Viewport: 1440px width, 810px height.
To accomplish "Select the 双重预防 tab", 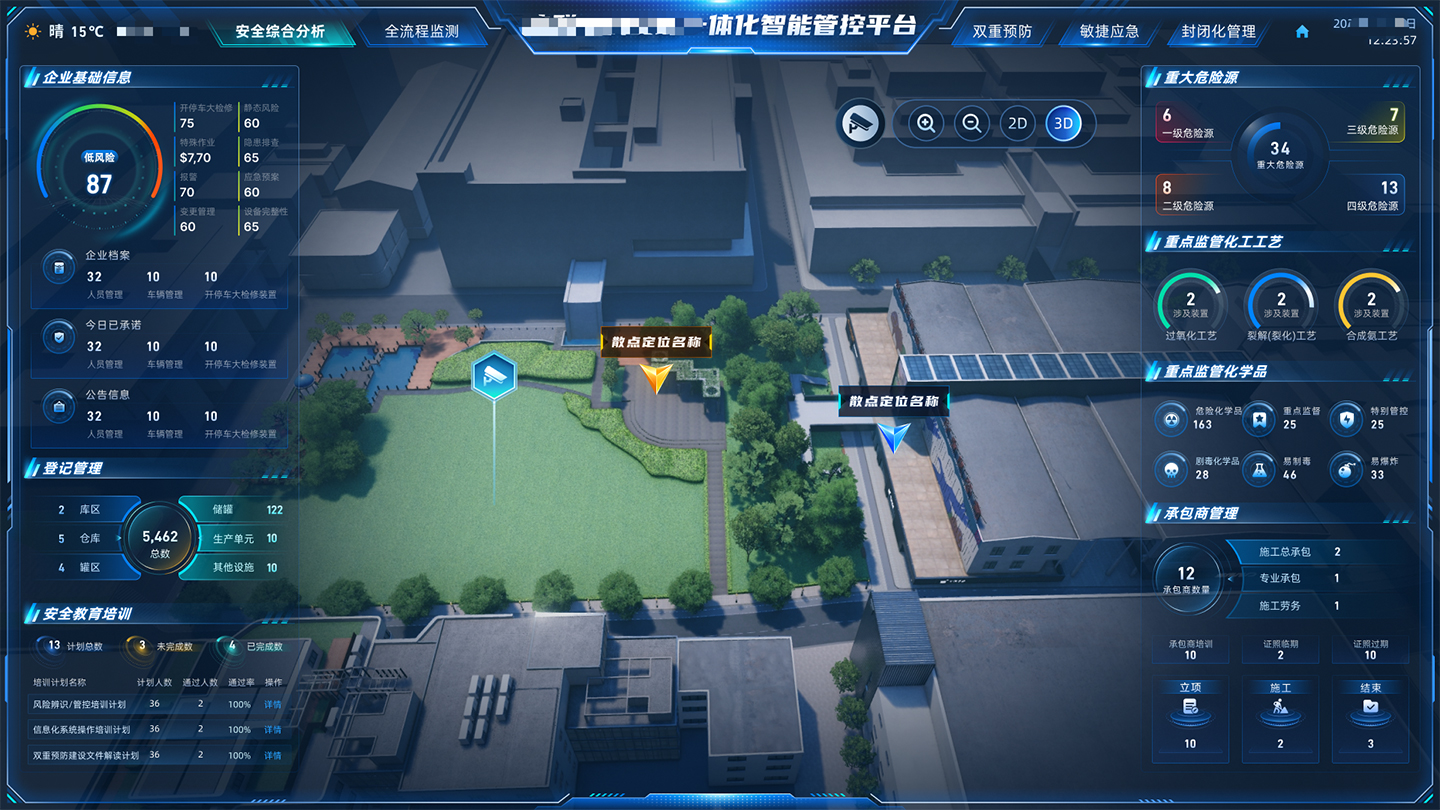I will 1002,31.
